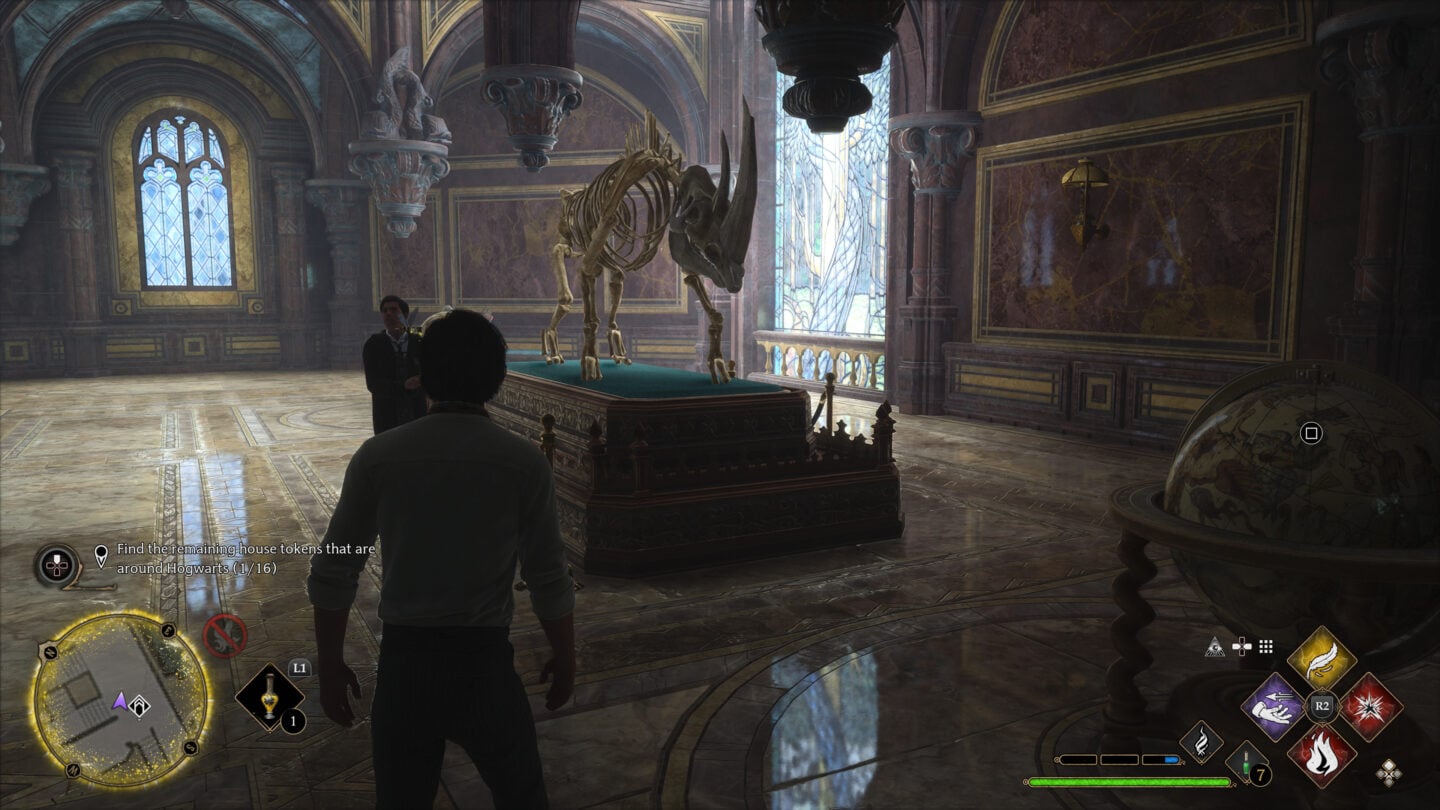Click the eye pyramid icon
Viewport: 1440px width, 810px height.
click(x=1215, y=647)
